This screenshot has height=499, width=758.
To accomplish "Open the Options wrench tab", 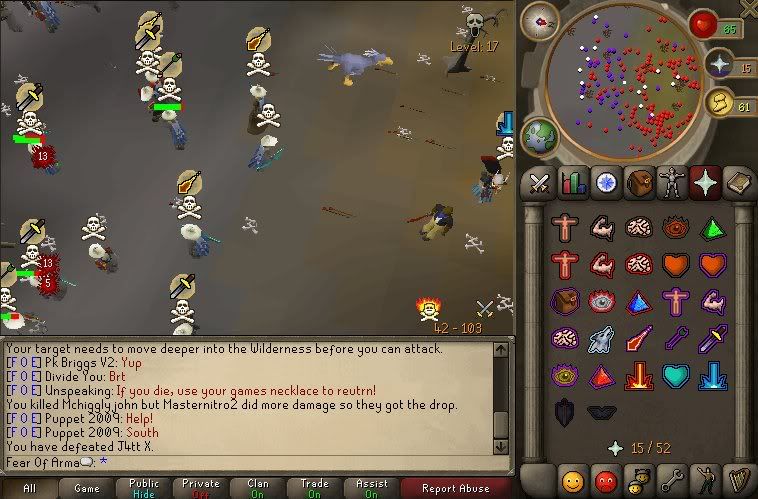I will (x=672, y=479).
